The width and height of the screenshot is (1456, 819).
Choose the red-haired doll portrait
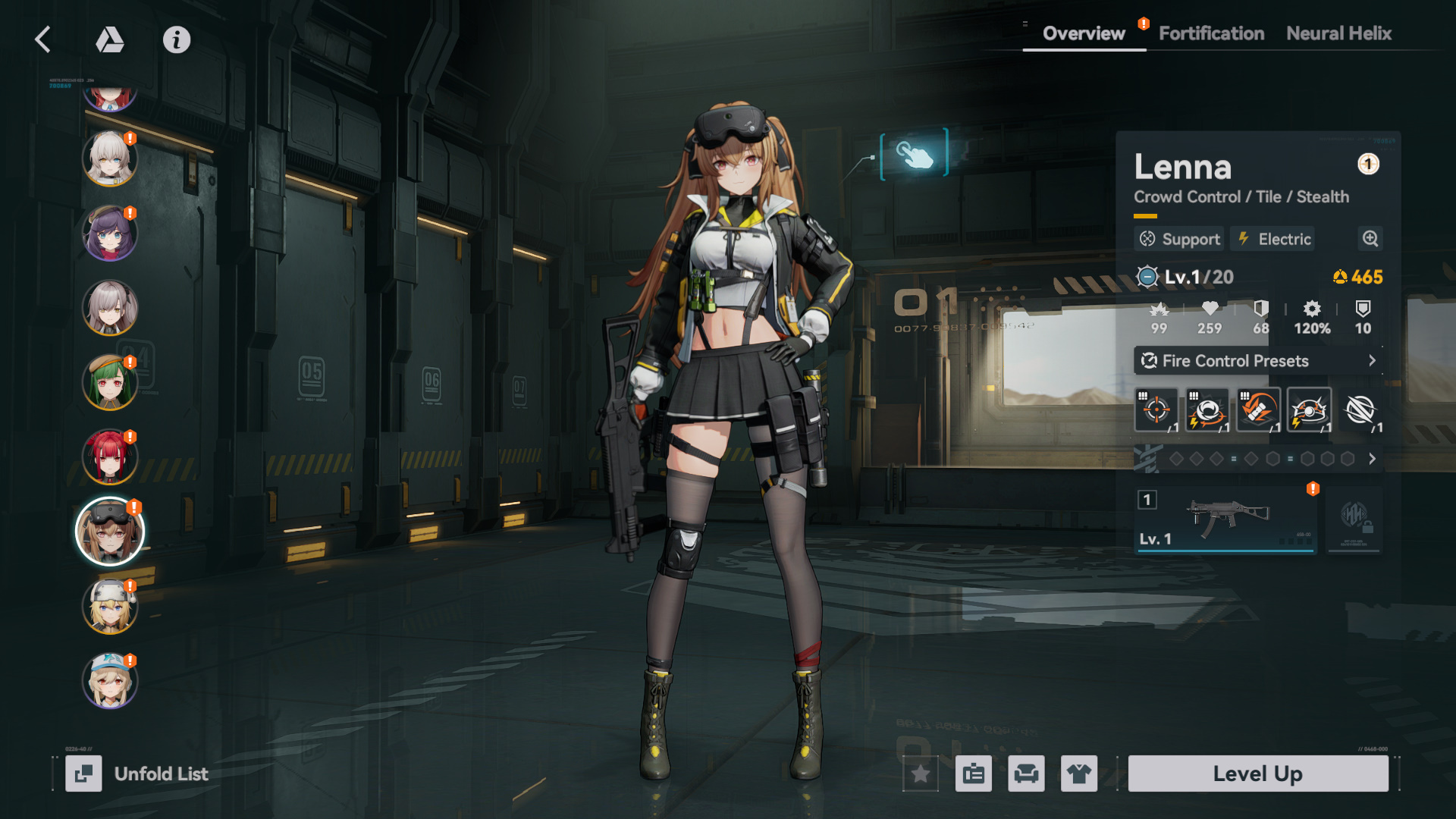click(110, 457)
